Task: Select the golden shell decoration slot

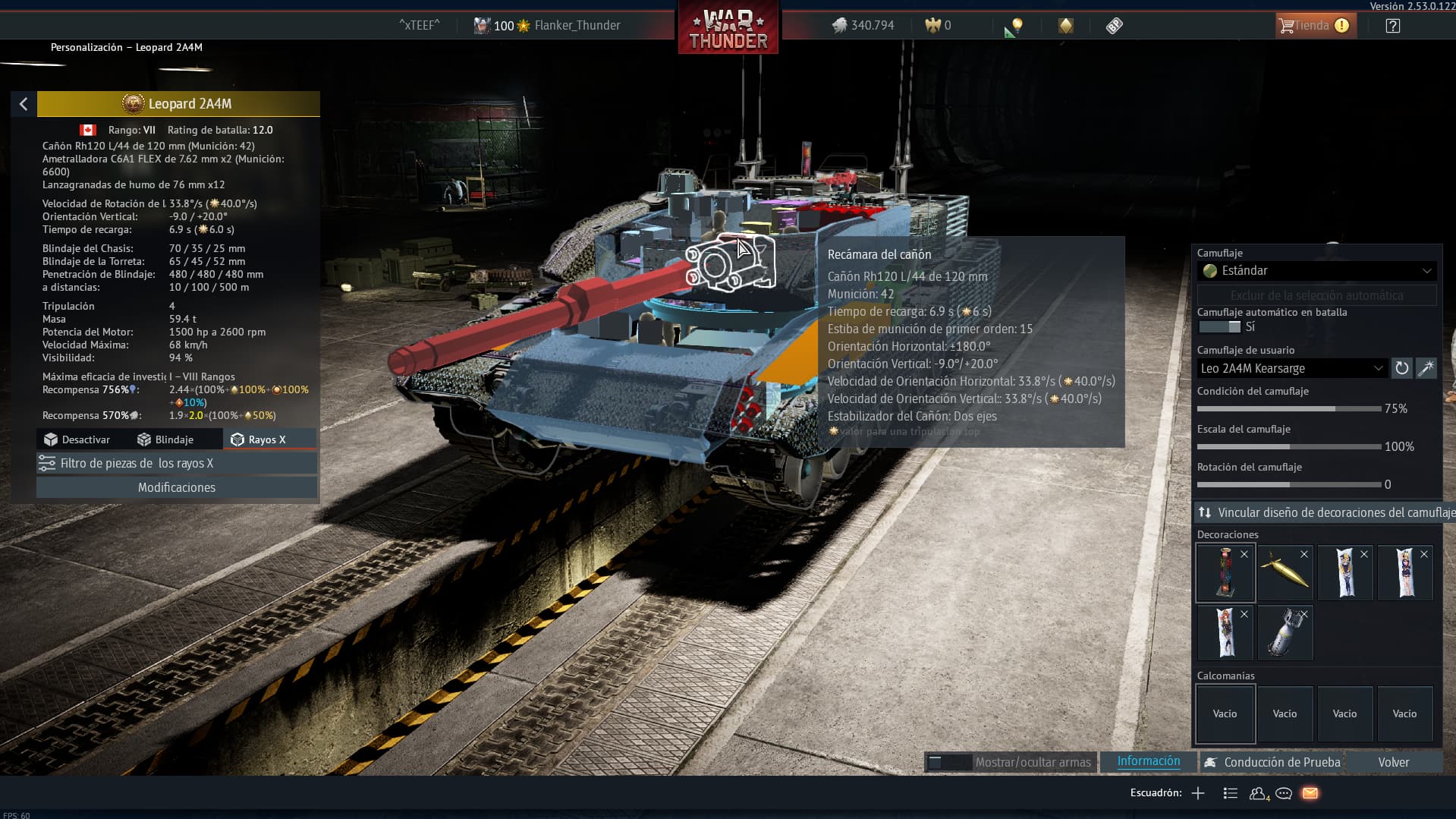Action: click(x=1285, y=573)
